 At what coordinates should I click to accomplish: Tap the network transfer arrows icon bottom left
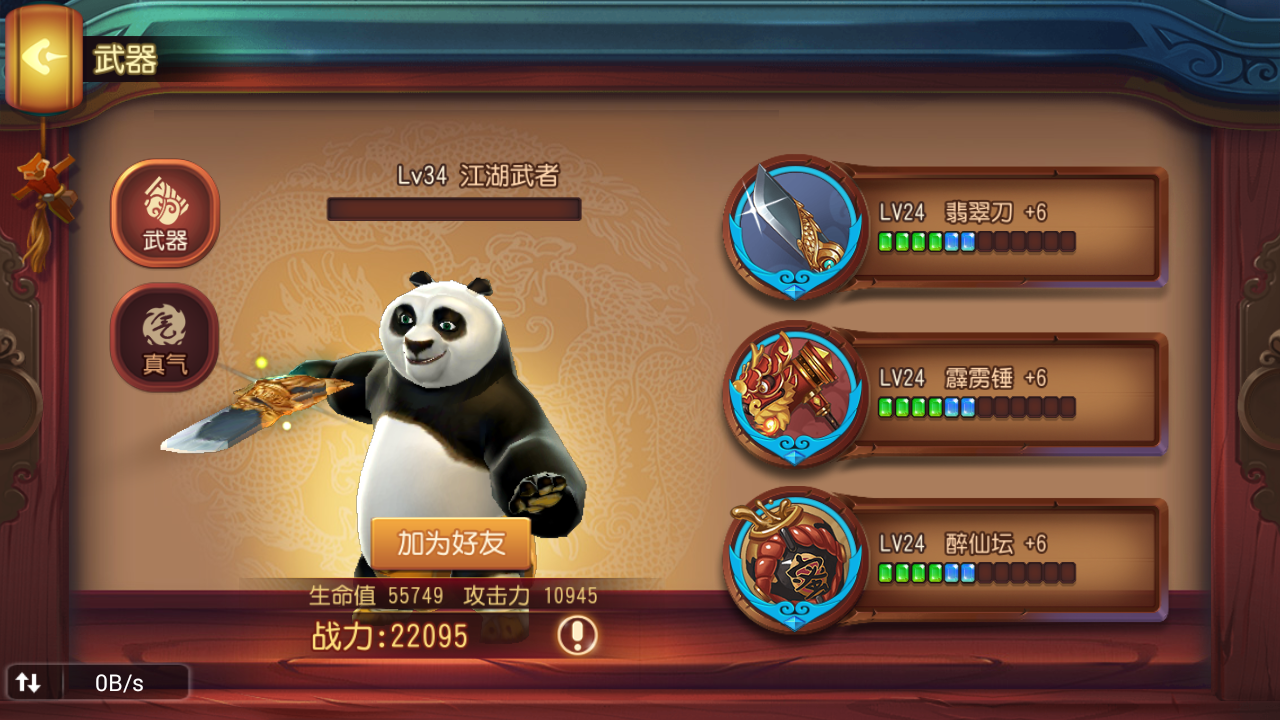tap(27, 684)
